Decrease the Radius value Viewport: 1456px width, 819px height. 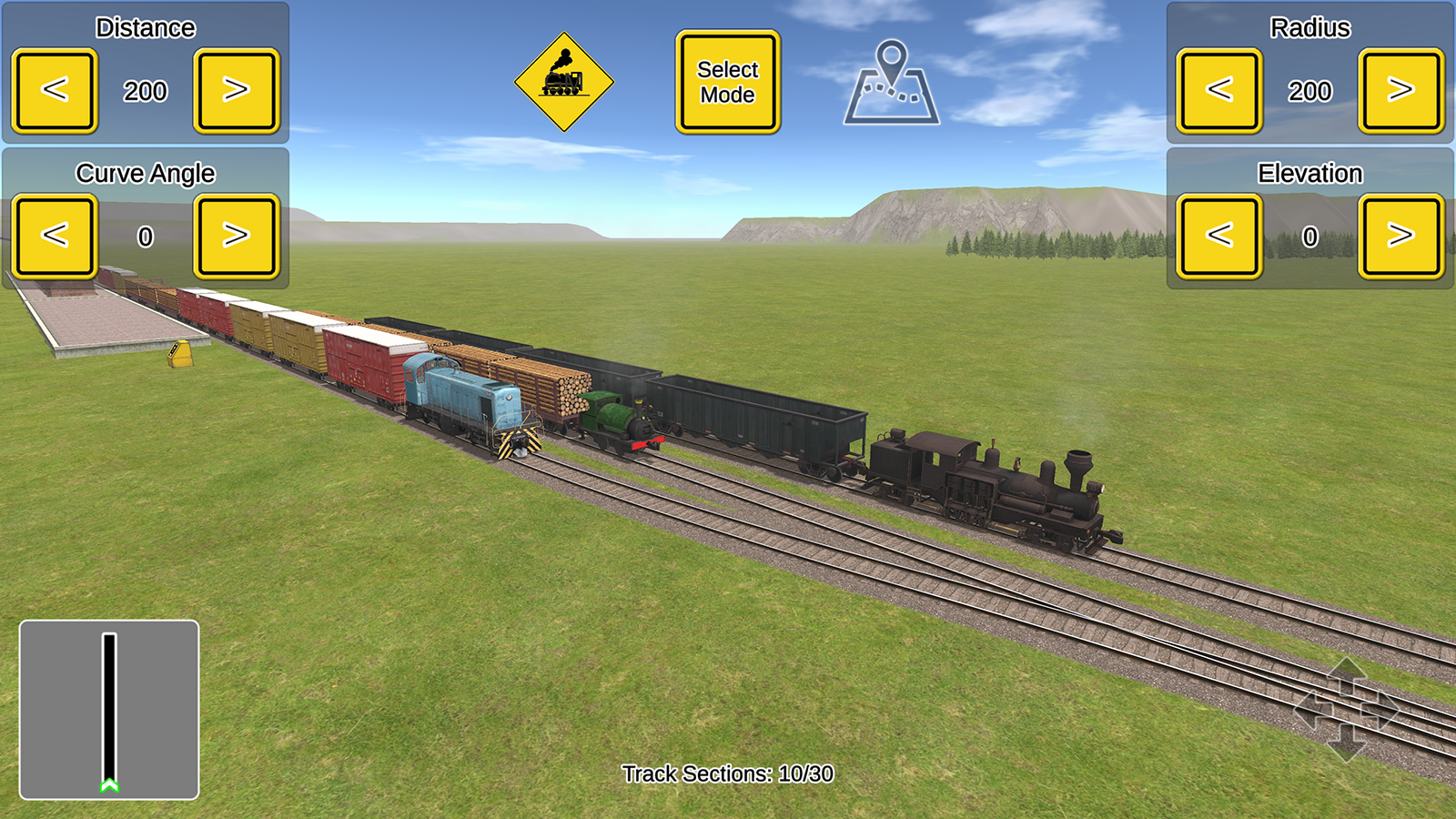[1219, 90]
